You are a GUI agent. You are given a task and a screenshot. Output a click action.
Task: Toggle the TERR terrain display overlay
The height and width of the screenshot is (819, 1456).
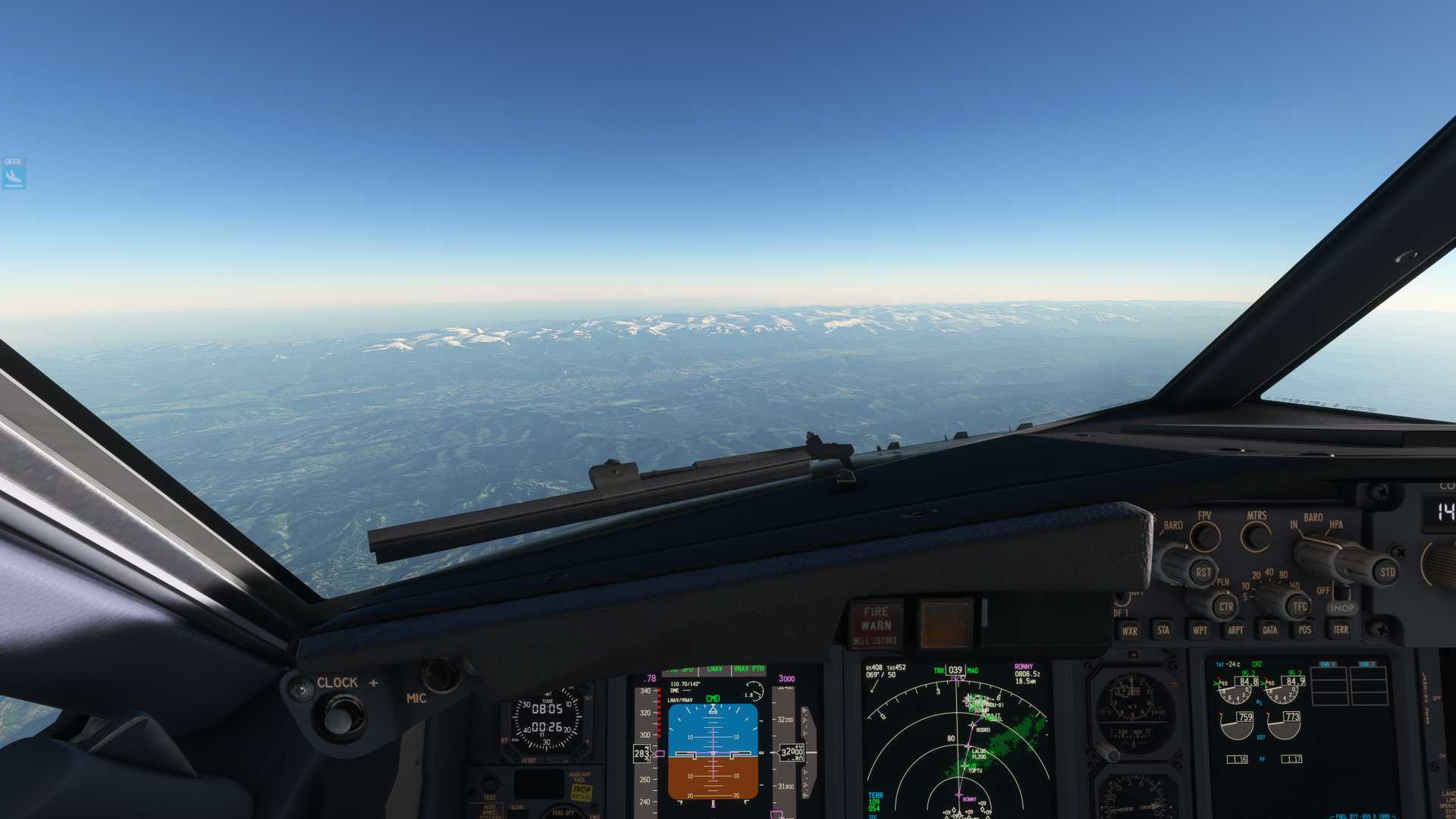(1341, 630)
